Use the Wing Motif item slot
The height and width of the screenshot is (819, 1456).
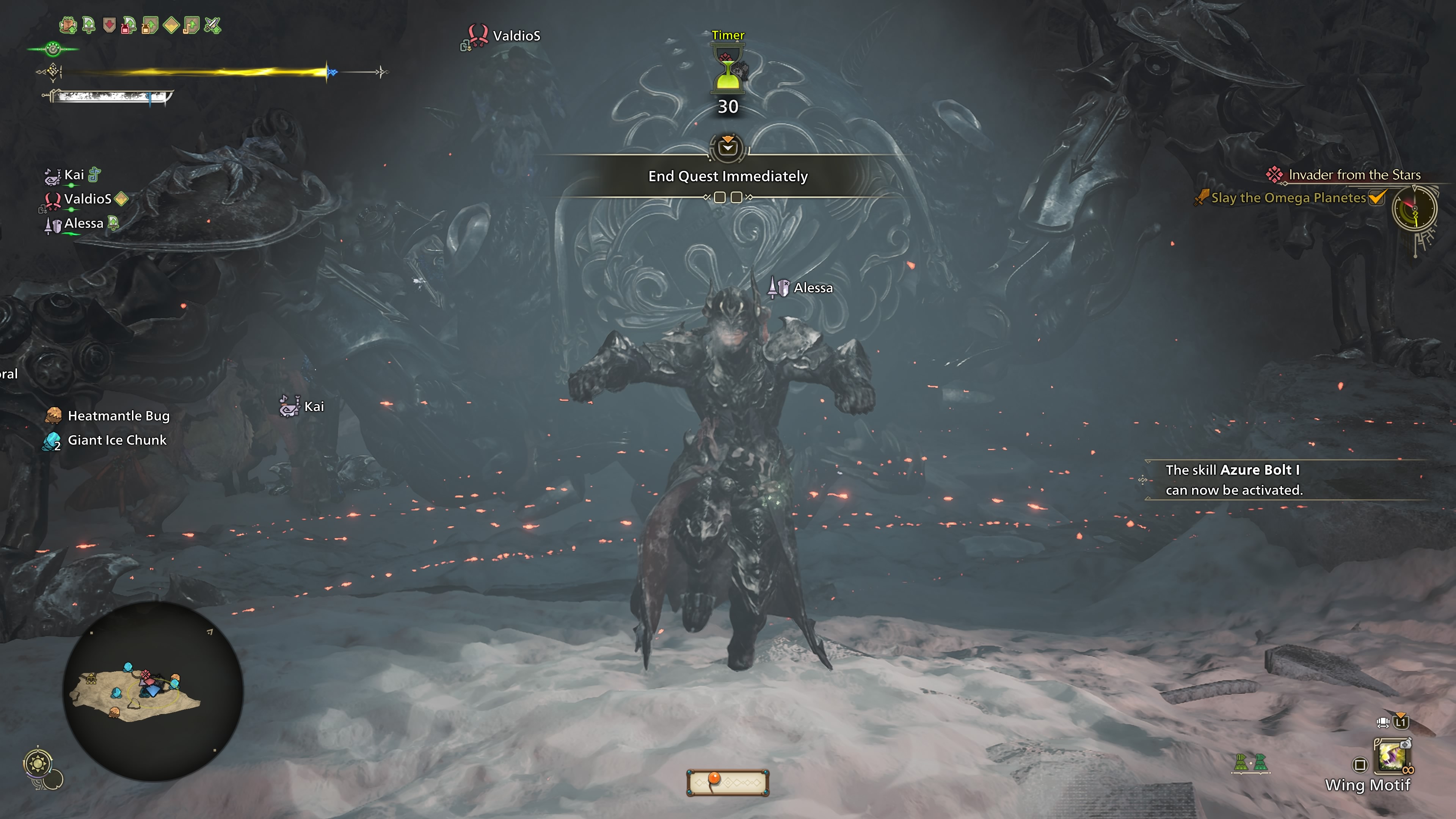(x=1393, y=756)
